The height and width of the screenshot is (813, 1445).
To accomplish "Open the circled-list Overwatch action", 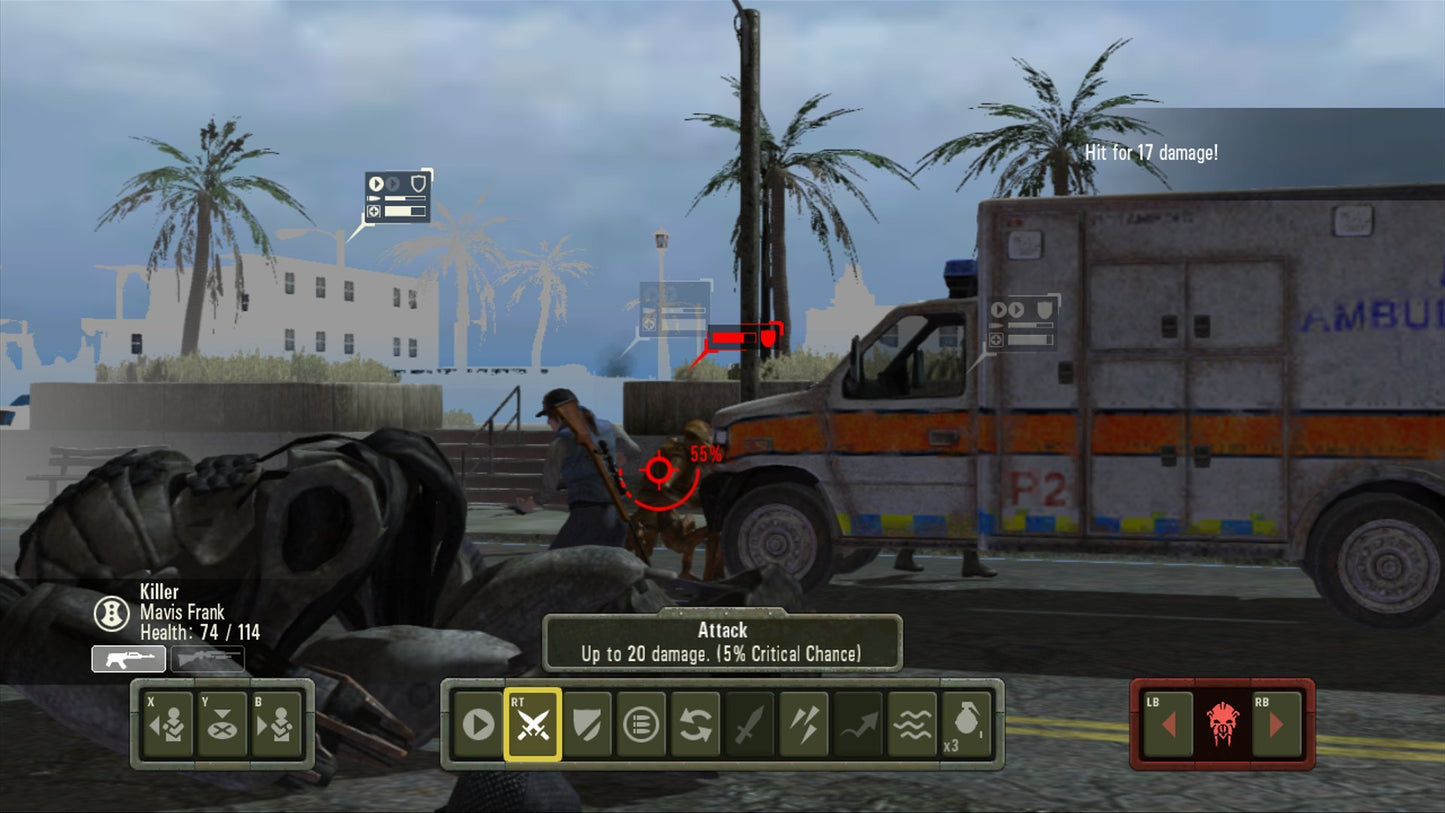I will point(640,725).
